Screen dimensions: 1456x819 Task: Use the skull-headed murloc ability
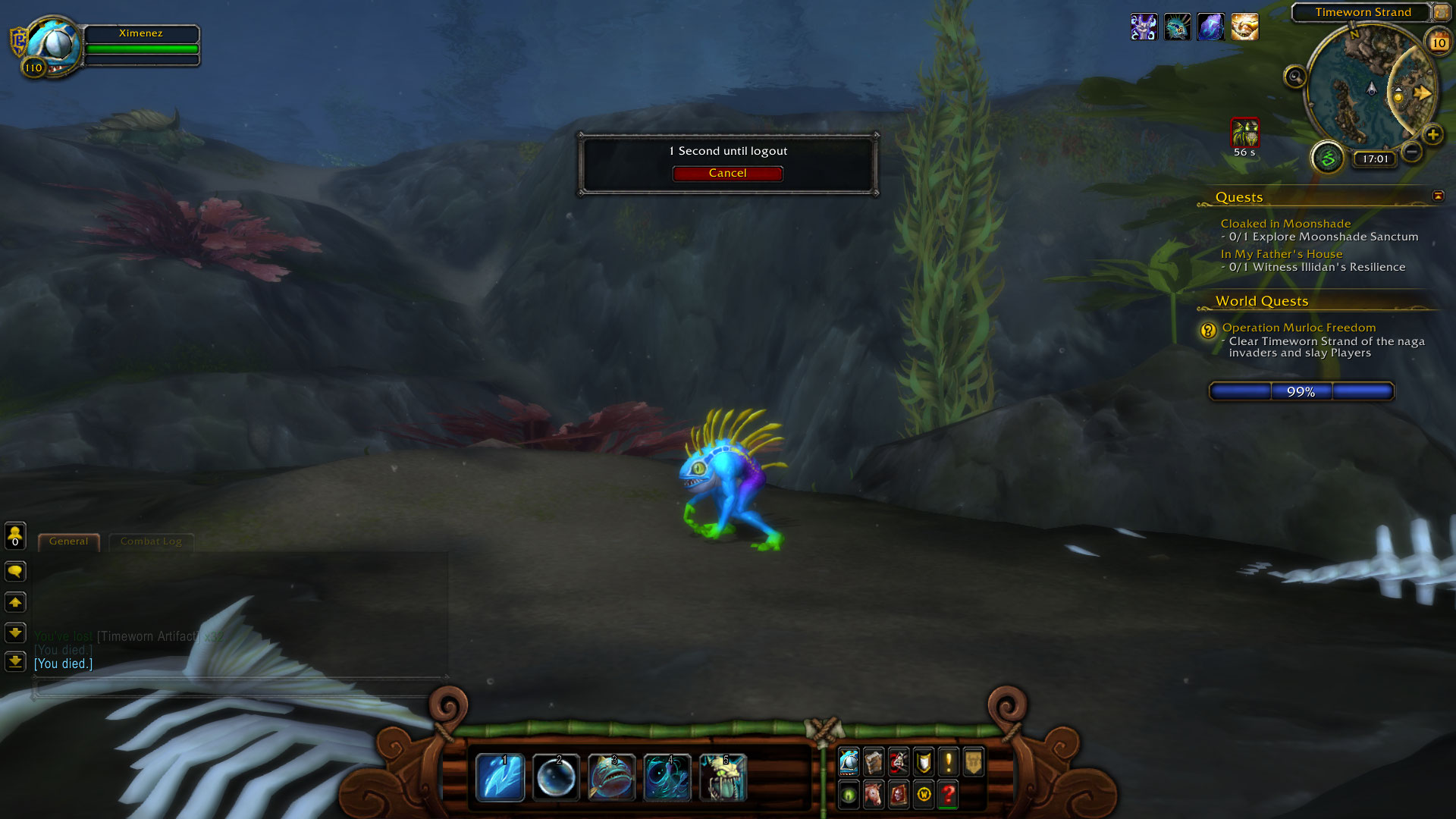[x=723, y=777]
